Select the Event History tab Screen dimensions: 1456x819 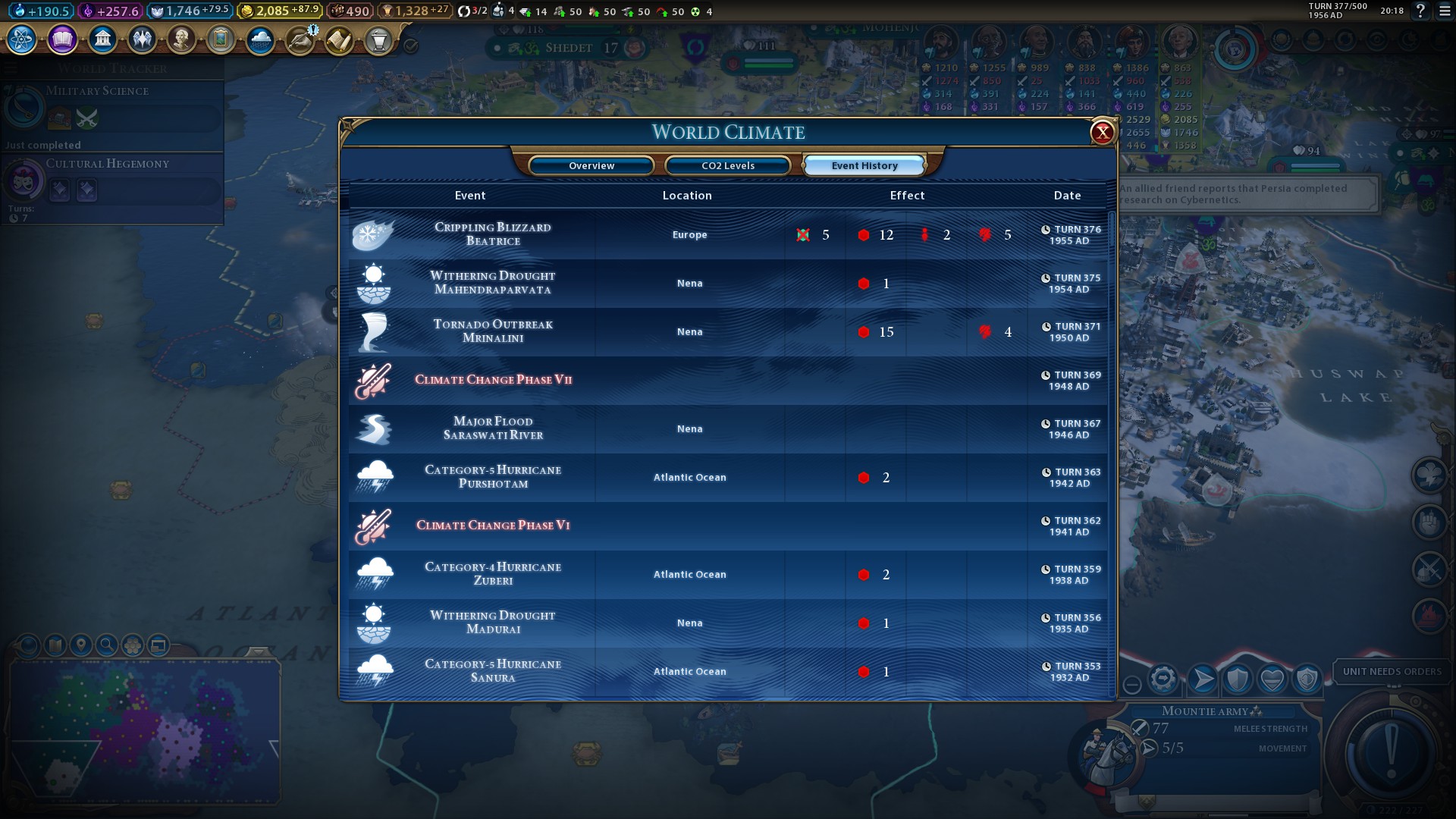864,165
